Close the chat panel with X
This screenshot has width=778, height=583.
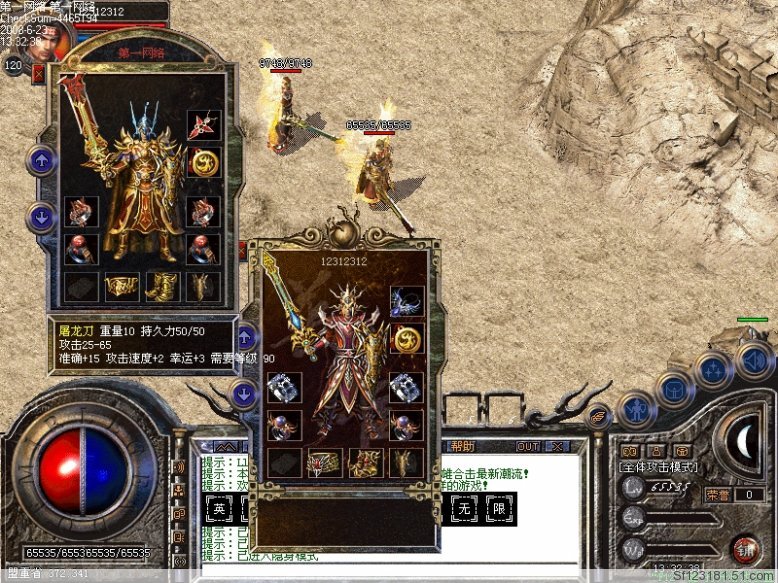pyautogui.click(x=558, y=446)
